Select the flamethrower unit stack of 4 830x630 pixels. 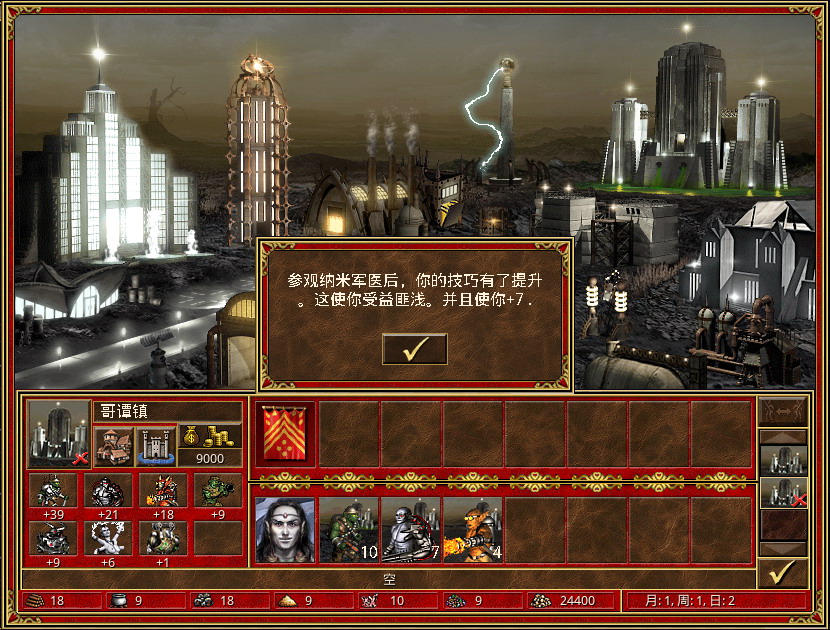(472, 530)
